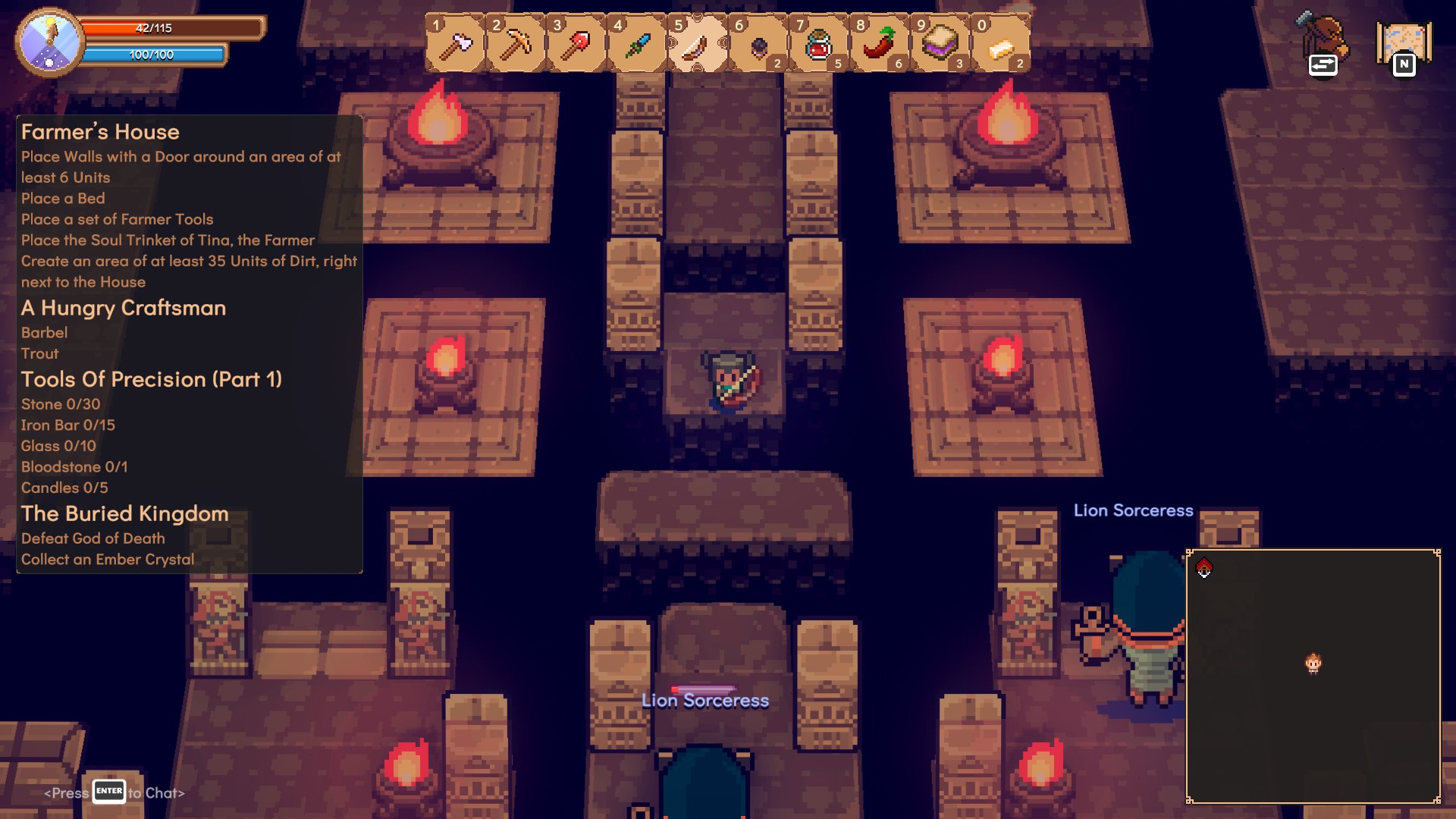The width and height of the screenshot is (1456, 819).
Task: Open the world map scroll icon
Action: point(1404,45)
